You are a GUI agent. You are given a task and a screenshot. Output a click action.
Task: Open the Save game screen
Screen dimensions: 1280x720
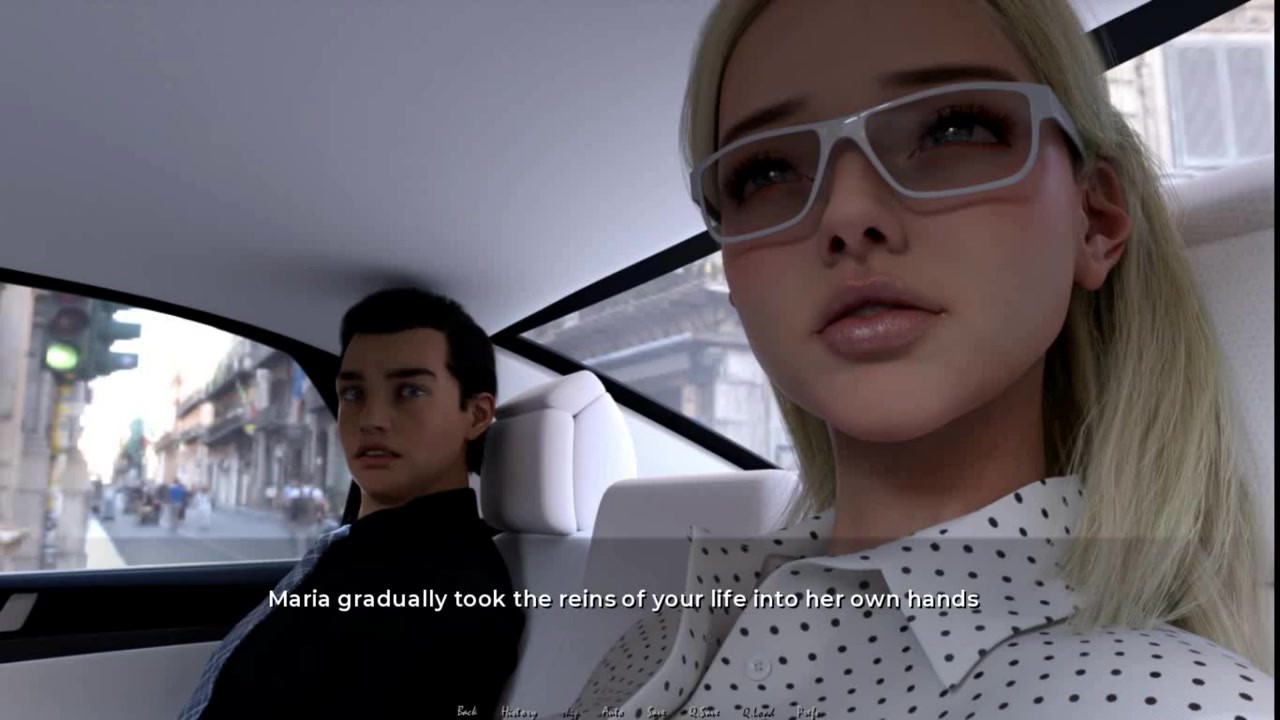(x=656, y=712)
